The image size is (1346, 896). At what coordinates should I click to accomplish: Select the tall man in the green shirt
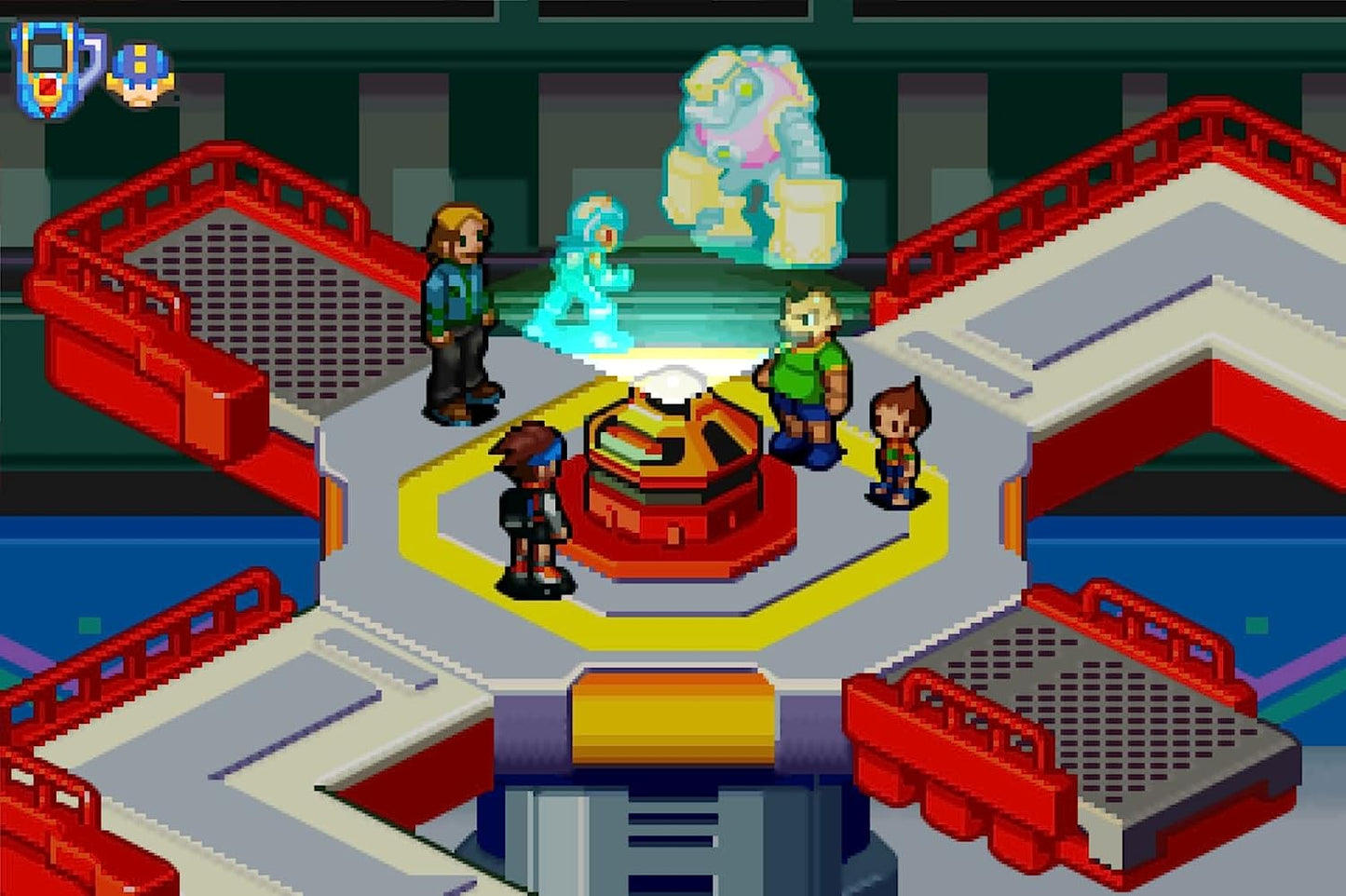pyautogui.click(x=806, y=373)
